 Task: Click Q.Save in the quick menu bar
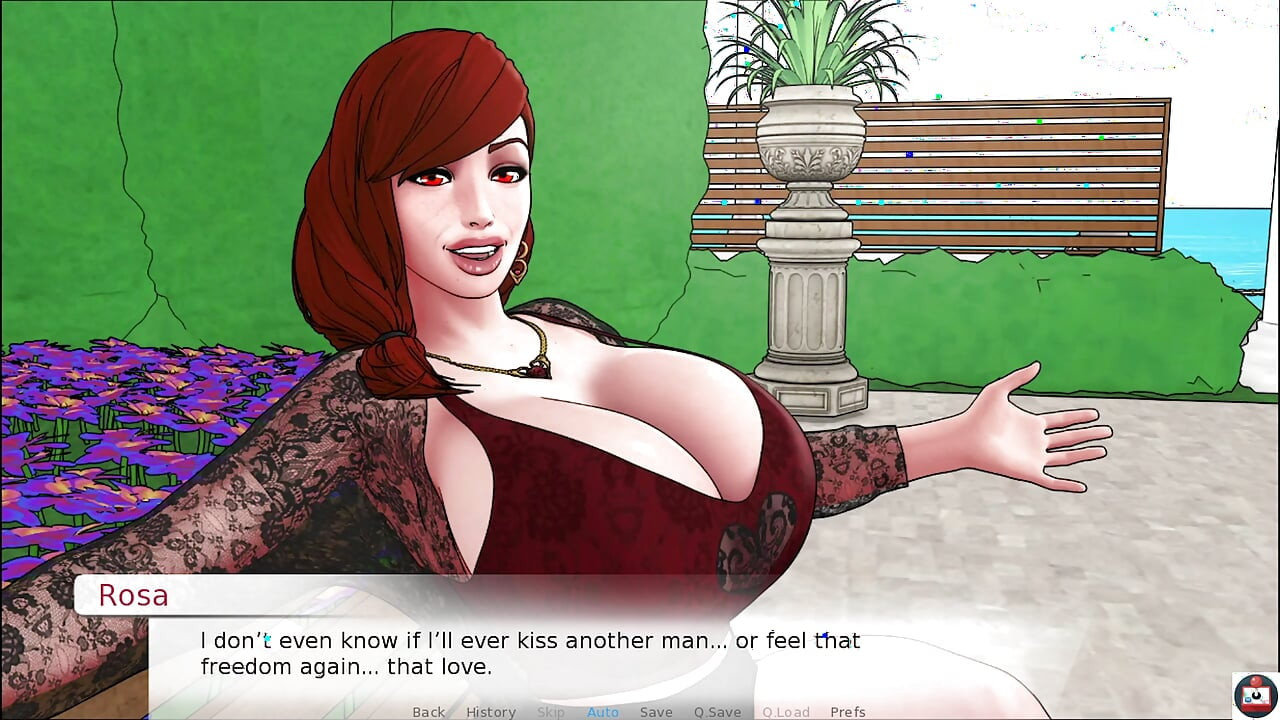point(716,712)
